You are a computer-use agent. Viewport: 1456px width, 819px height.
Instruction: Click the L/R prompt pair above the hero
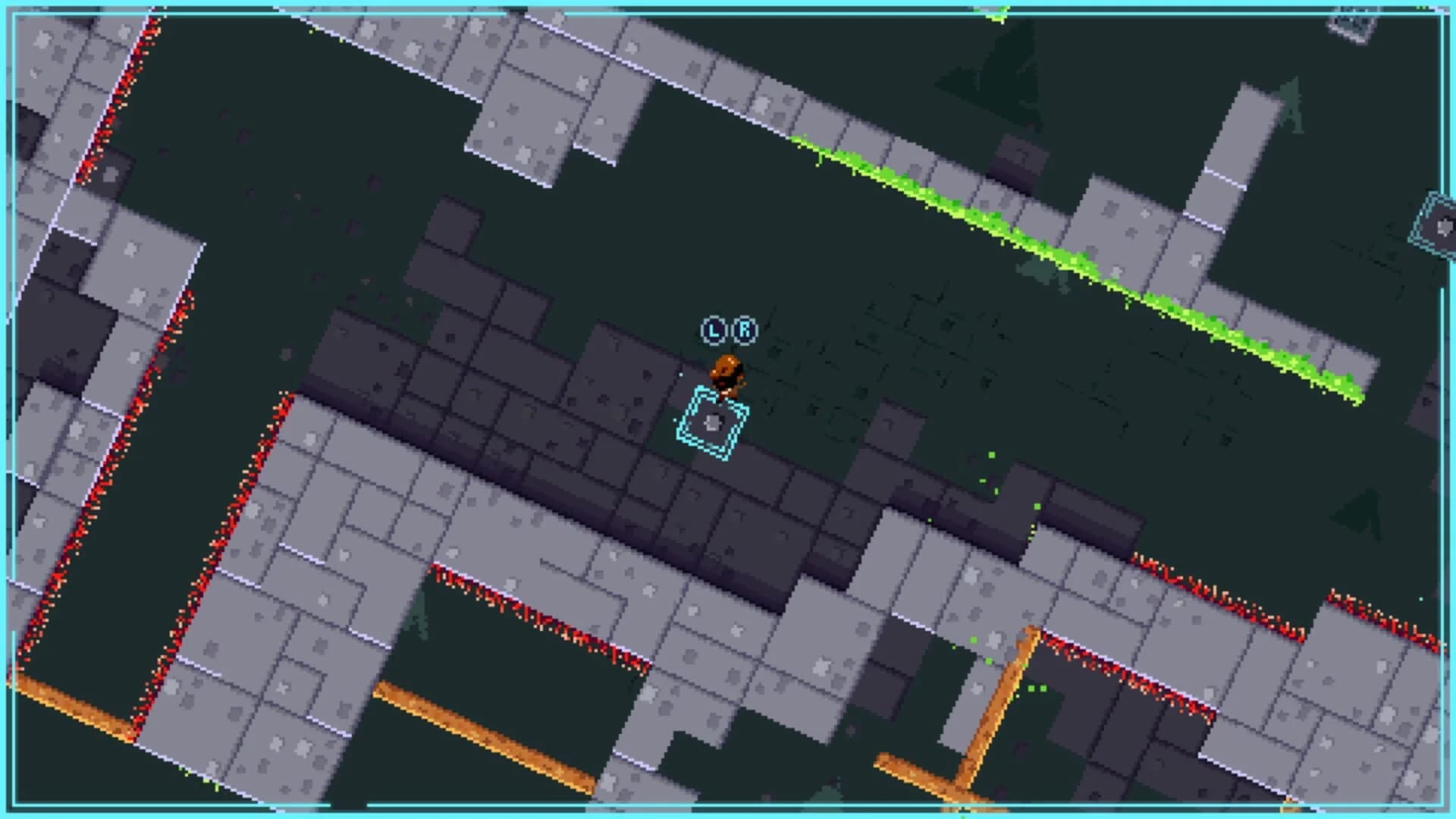click(728, 330)
